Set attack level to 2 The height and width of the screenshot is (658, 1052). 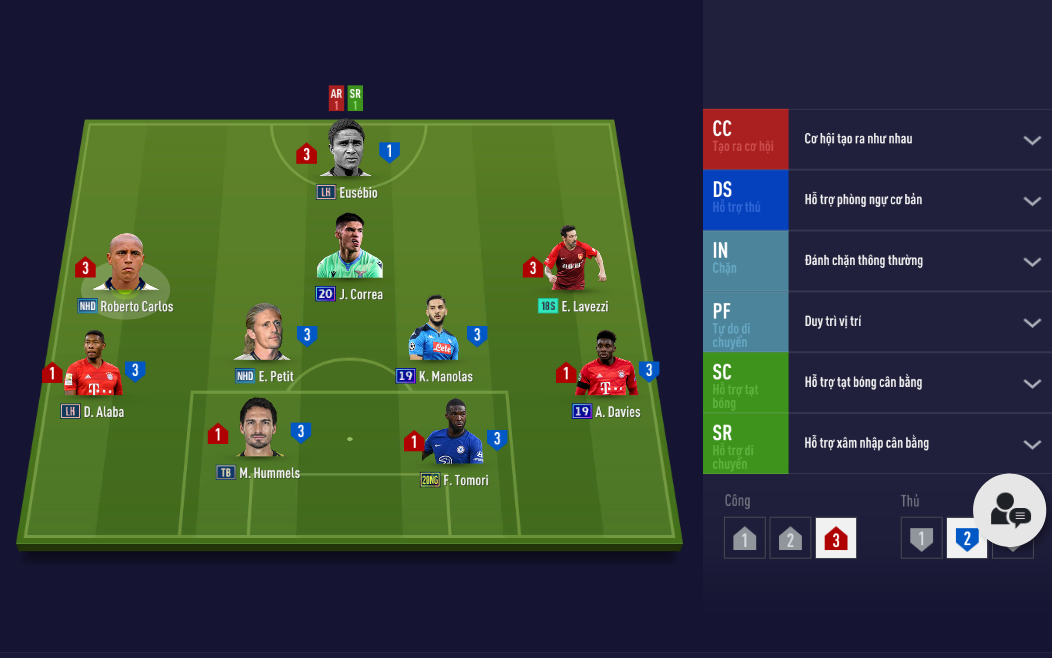(x=790, y=538)
